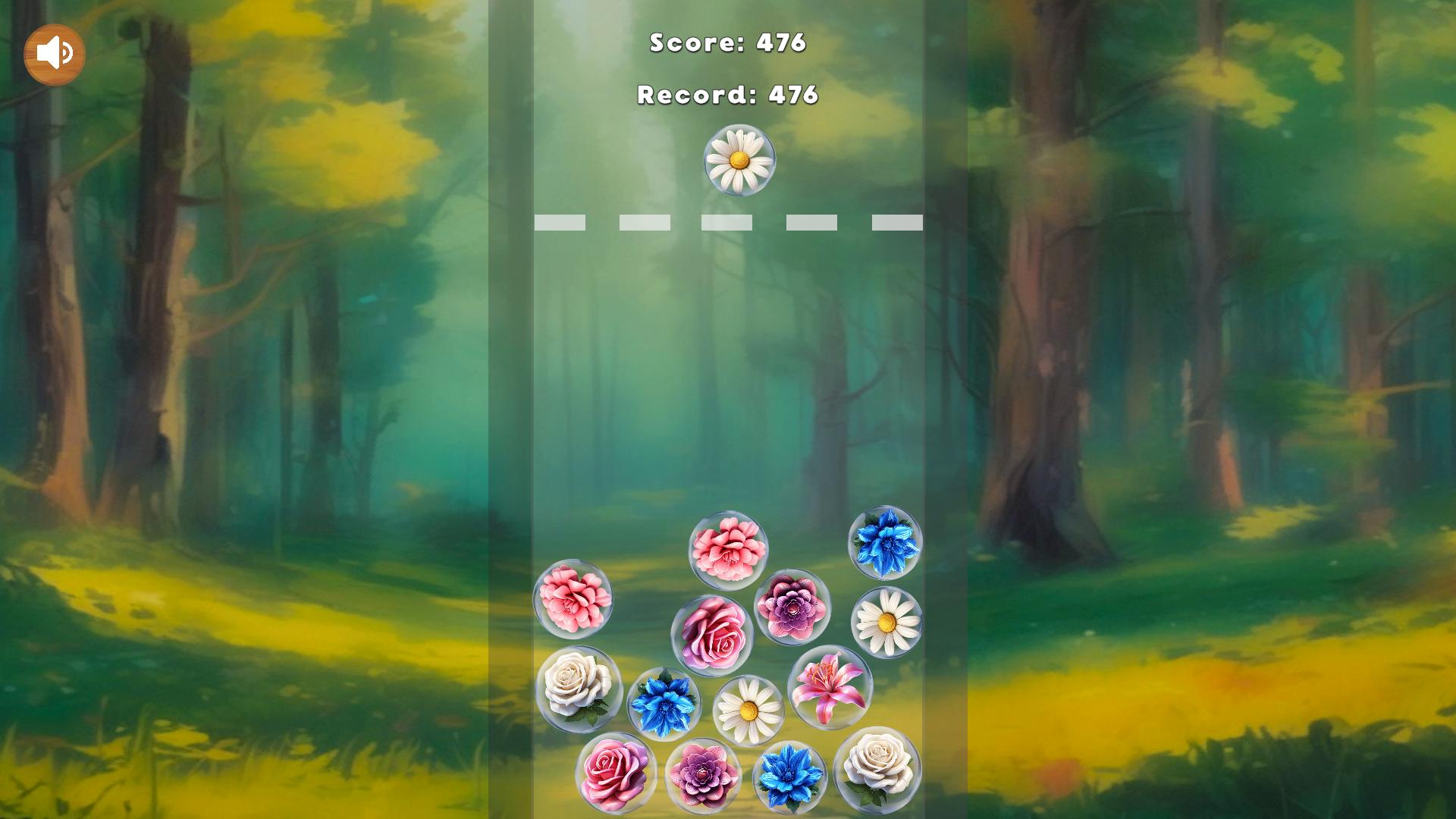Click the center of the game play area
The width and height of the screenshot is (1456, 819).
728,409
